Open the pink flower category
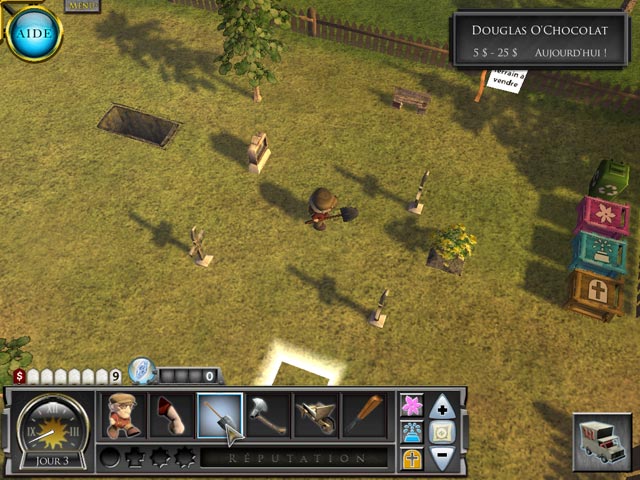 pyautogui.click(x=411, y=405)
